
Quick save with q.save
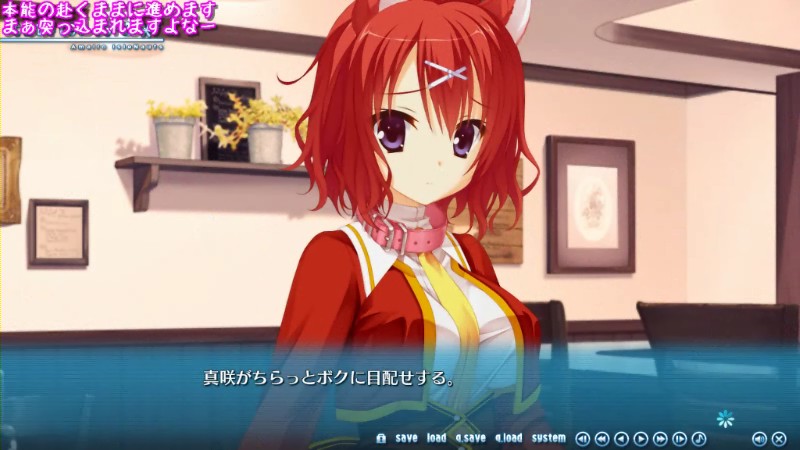pyautogui.click(x=470, y=438)
